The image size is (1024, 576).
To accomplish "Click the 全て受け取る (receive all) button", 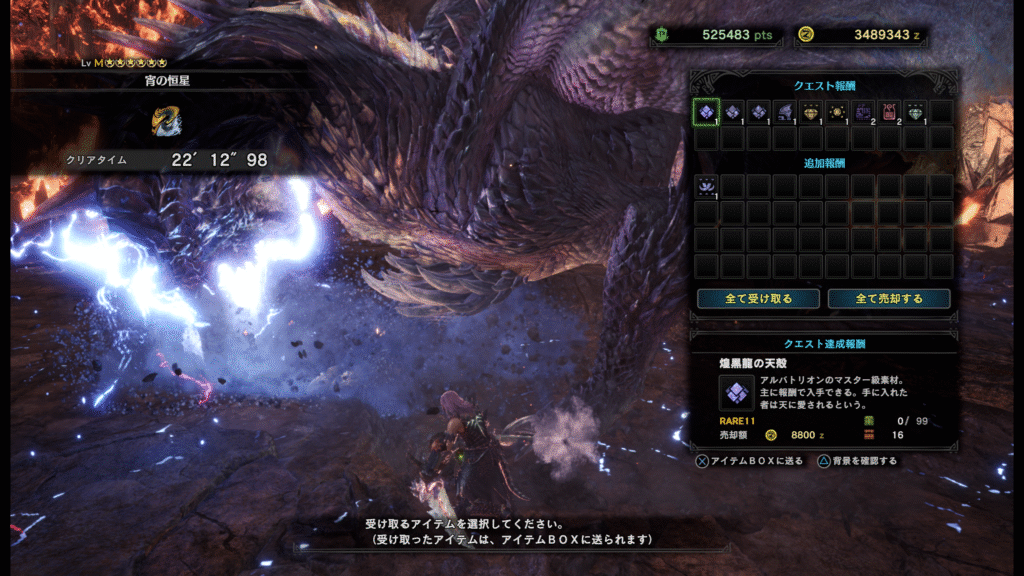I will pos(758,298).
